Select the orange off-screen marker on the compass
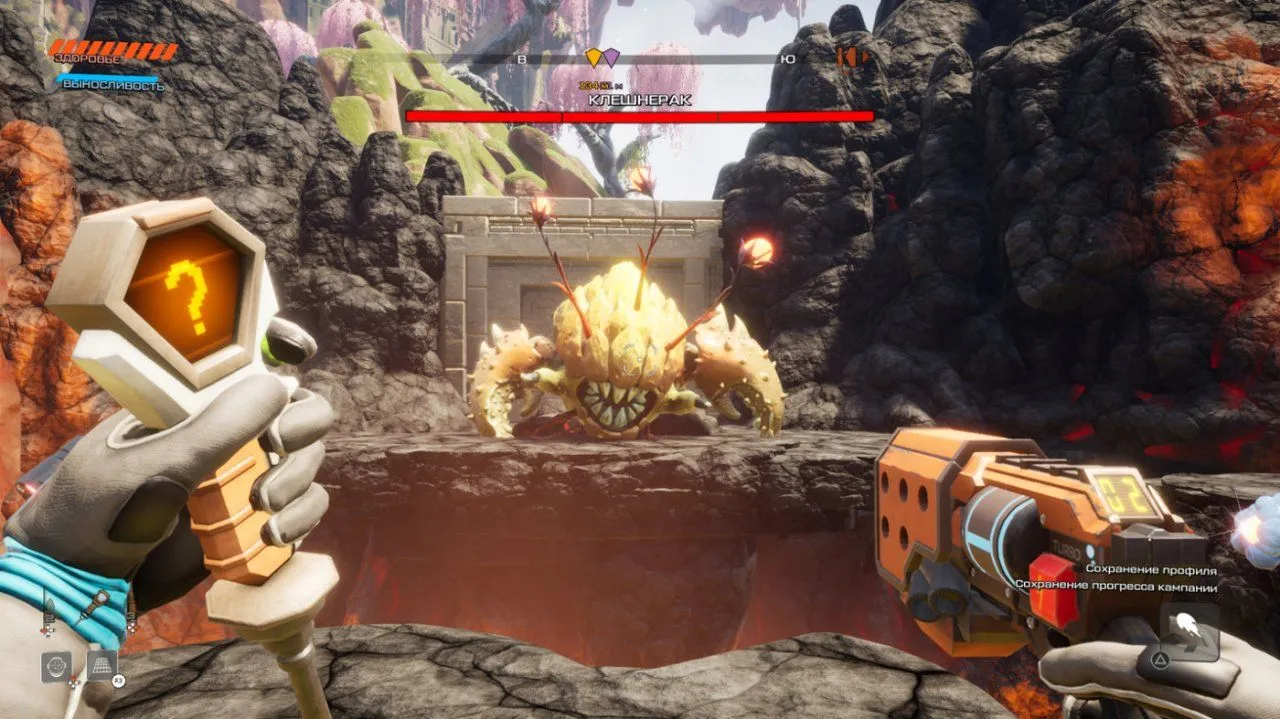The width and height of the screenshot is (1280, 719). [851, 58]
